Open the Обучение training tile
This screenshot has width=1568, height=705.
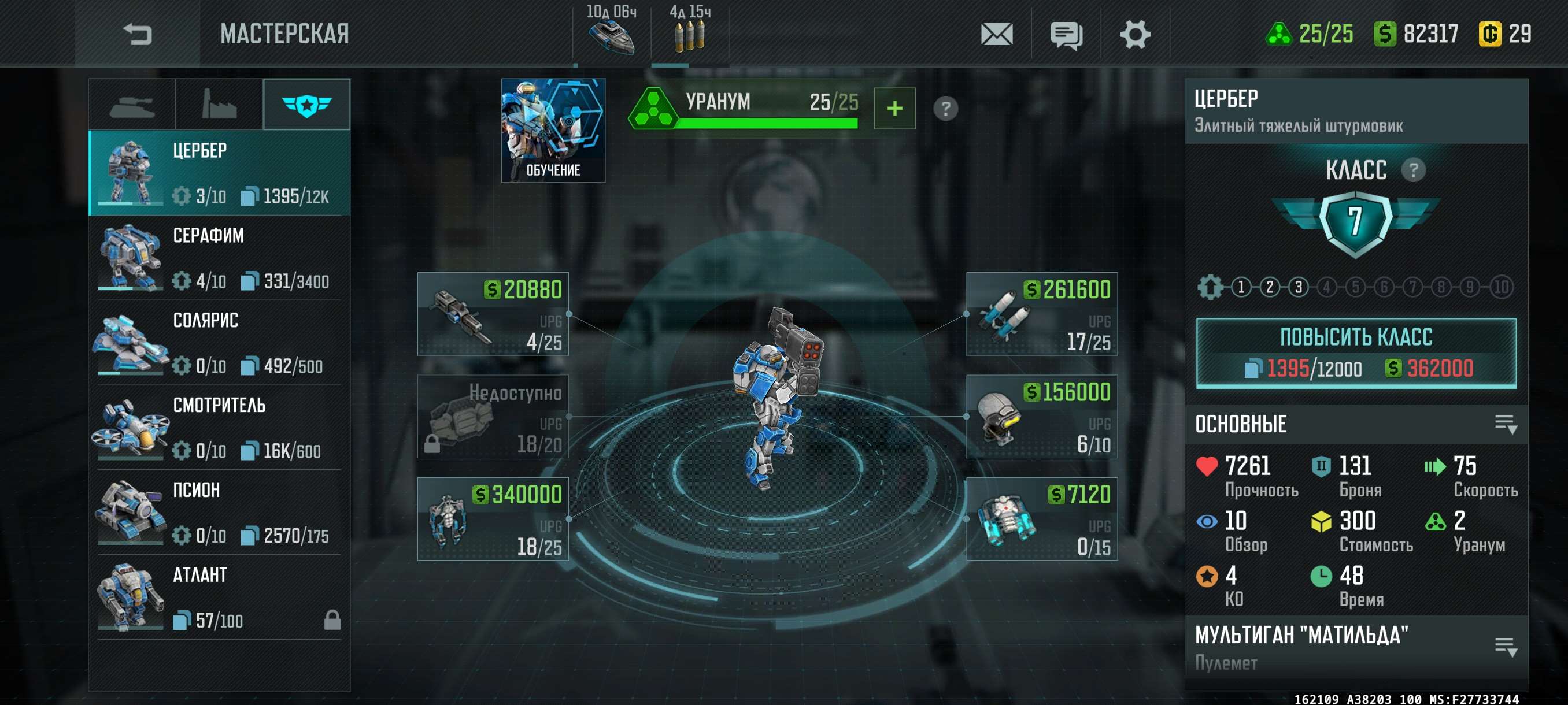tap(553, 130)
